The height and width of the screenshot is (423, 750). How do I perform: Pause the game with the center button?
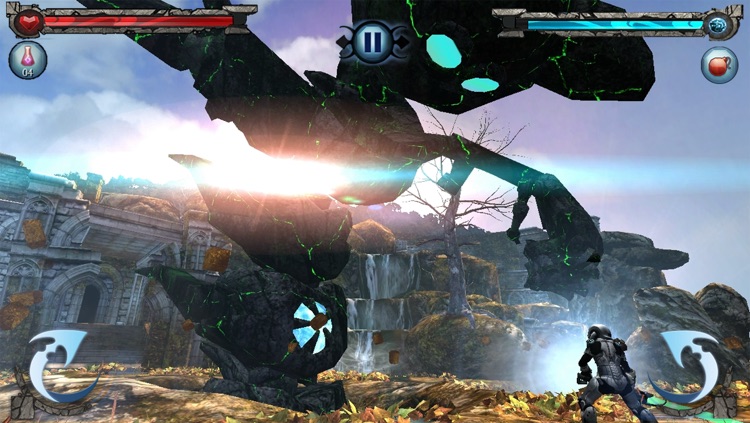(x=373, y=42)
